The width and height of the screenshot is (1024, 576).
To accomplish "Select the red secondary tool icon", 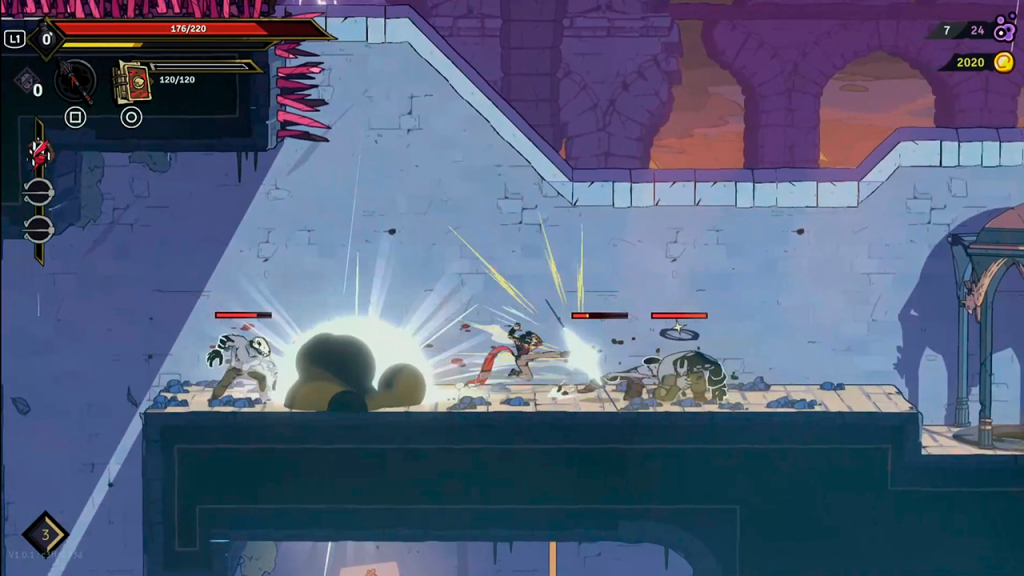I will coord(132,82).
